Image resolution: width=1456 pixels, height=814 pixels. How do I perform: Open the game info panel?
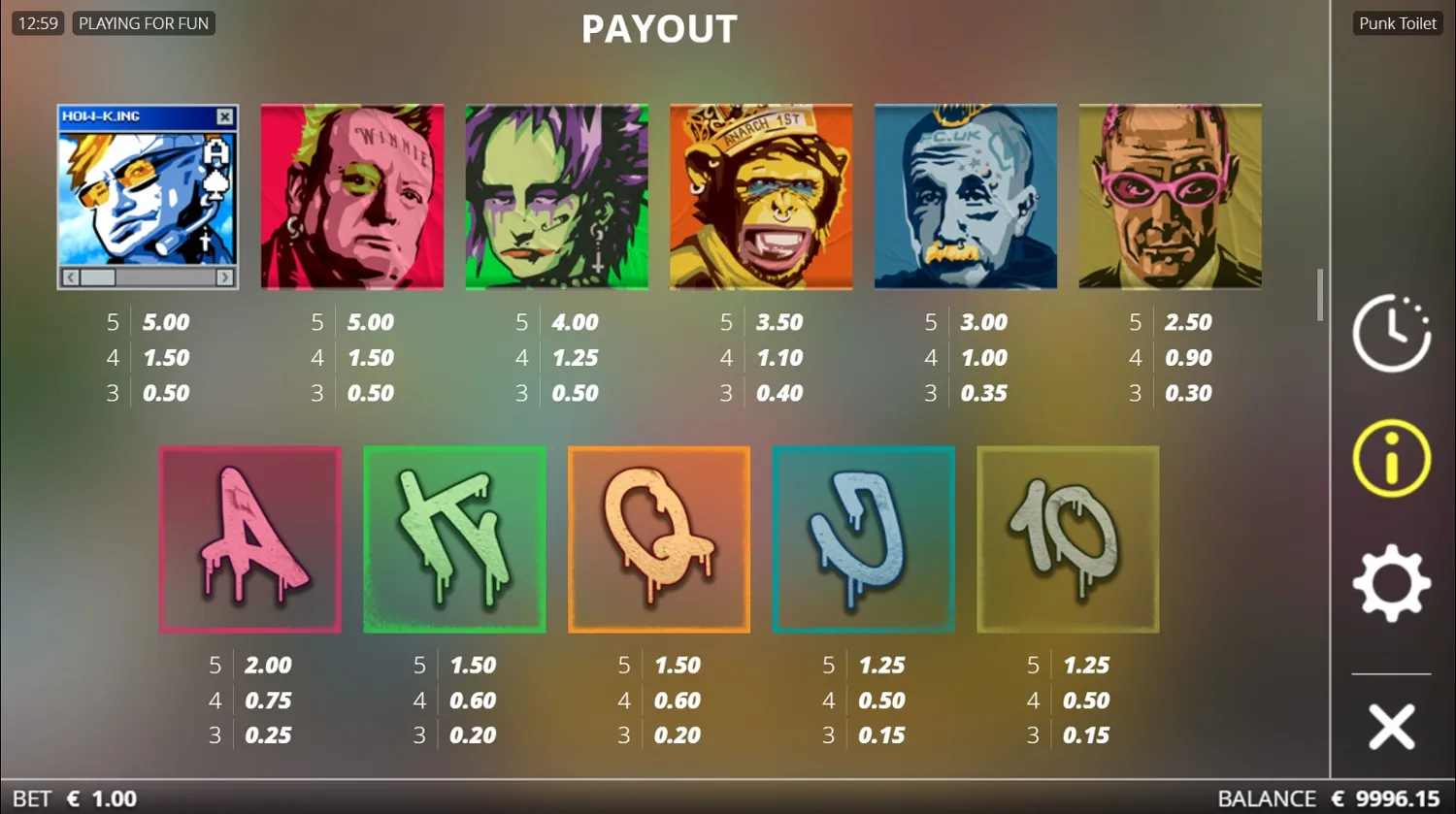[1390, 456]
